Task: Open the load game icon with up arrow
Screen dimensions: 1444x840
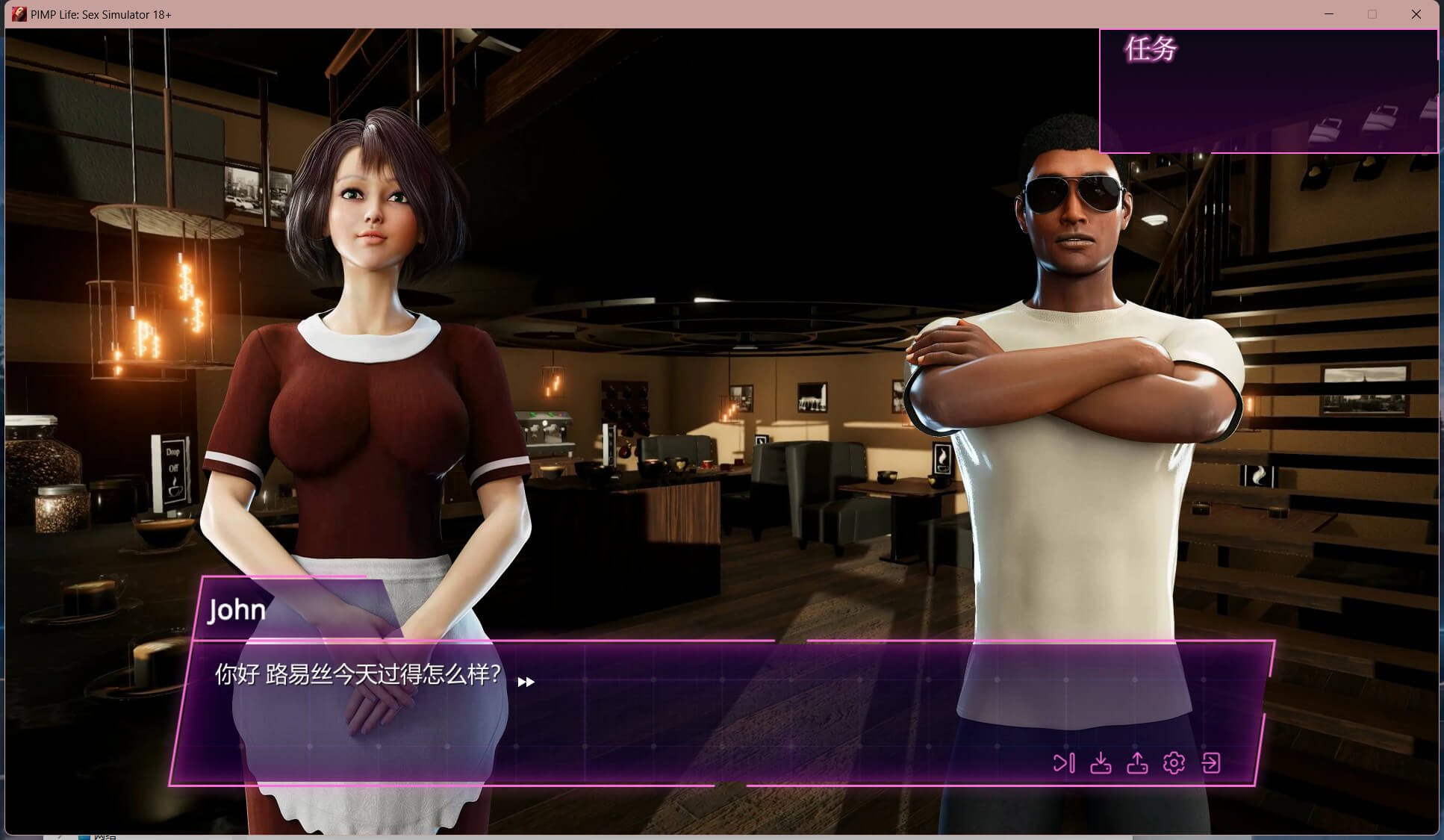Action: [x=1137, y=763]
